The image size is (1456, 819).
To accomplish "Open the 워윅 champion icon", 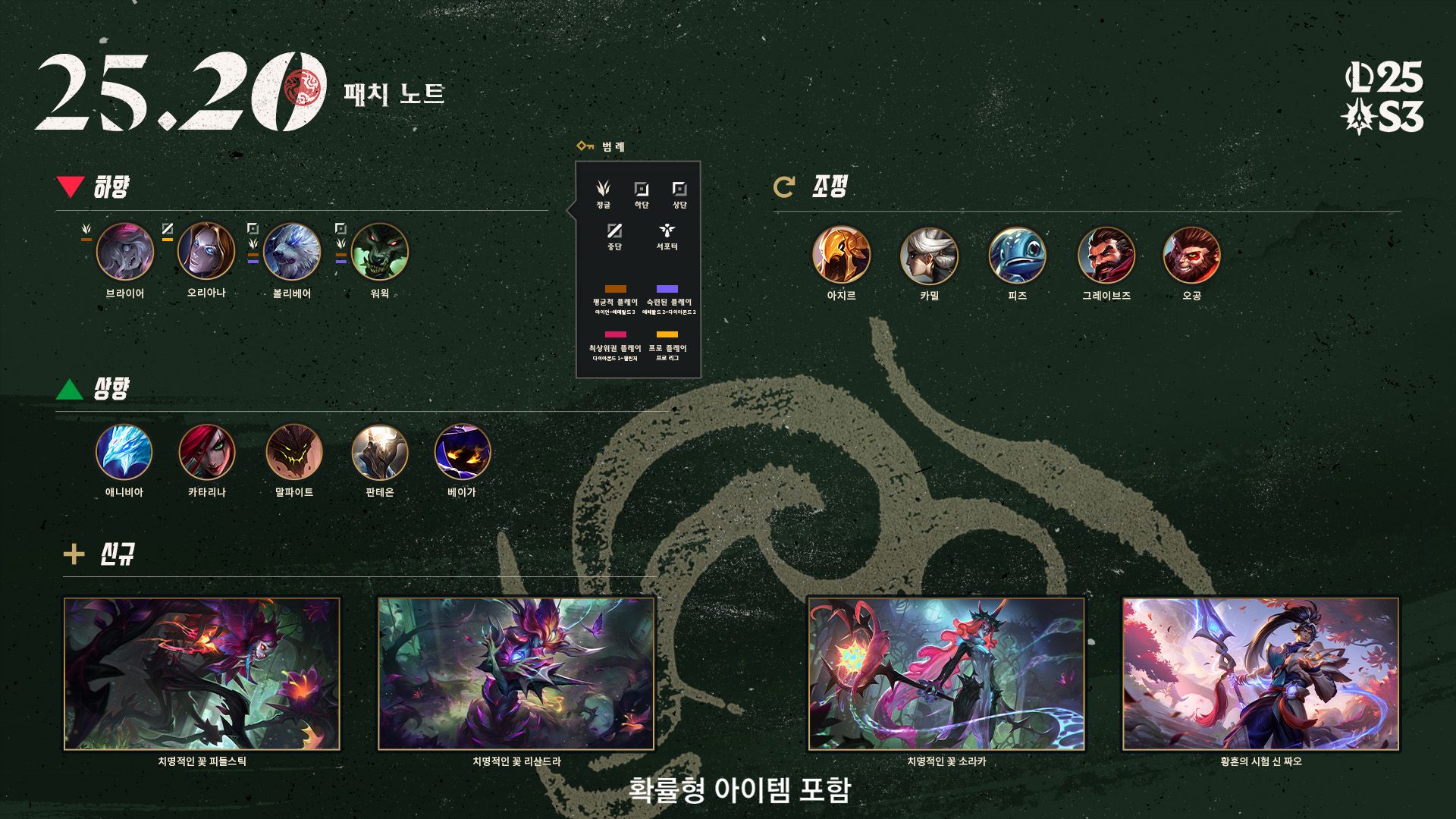I will 380,252.
